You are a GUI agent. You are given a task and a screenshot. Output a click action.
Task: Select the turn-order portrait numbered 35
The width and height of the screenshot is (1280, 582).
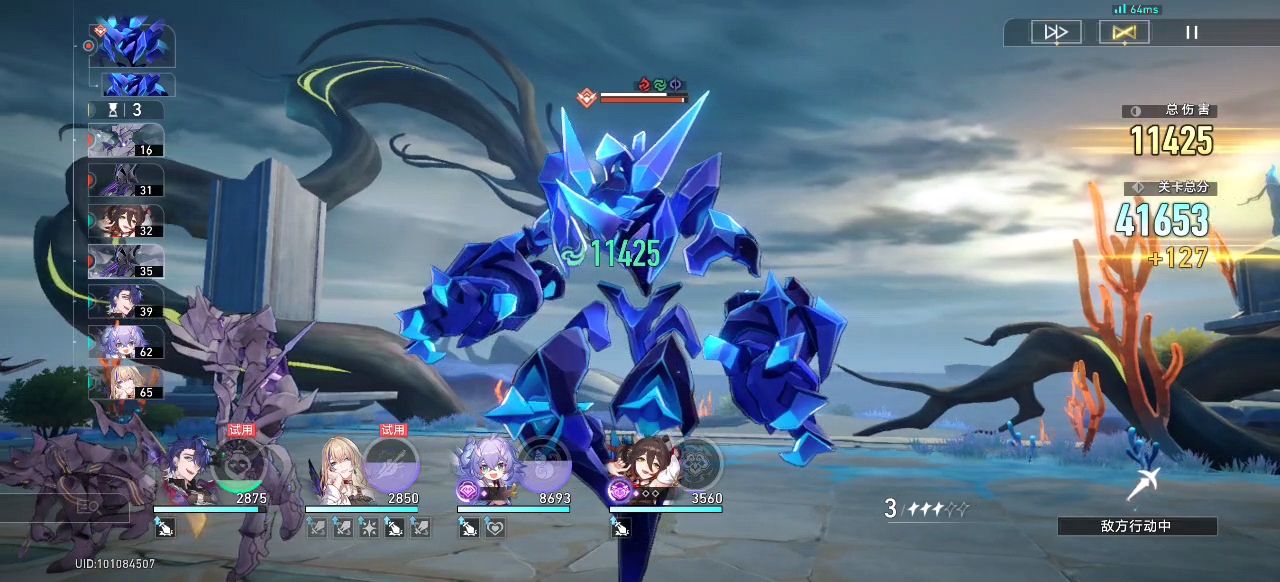[x=126, y=261]
